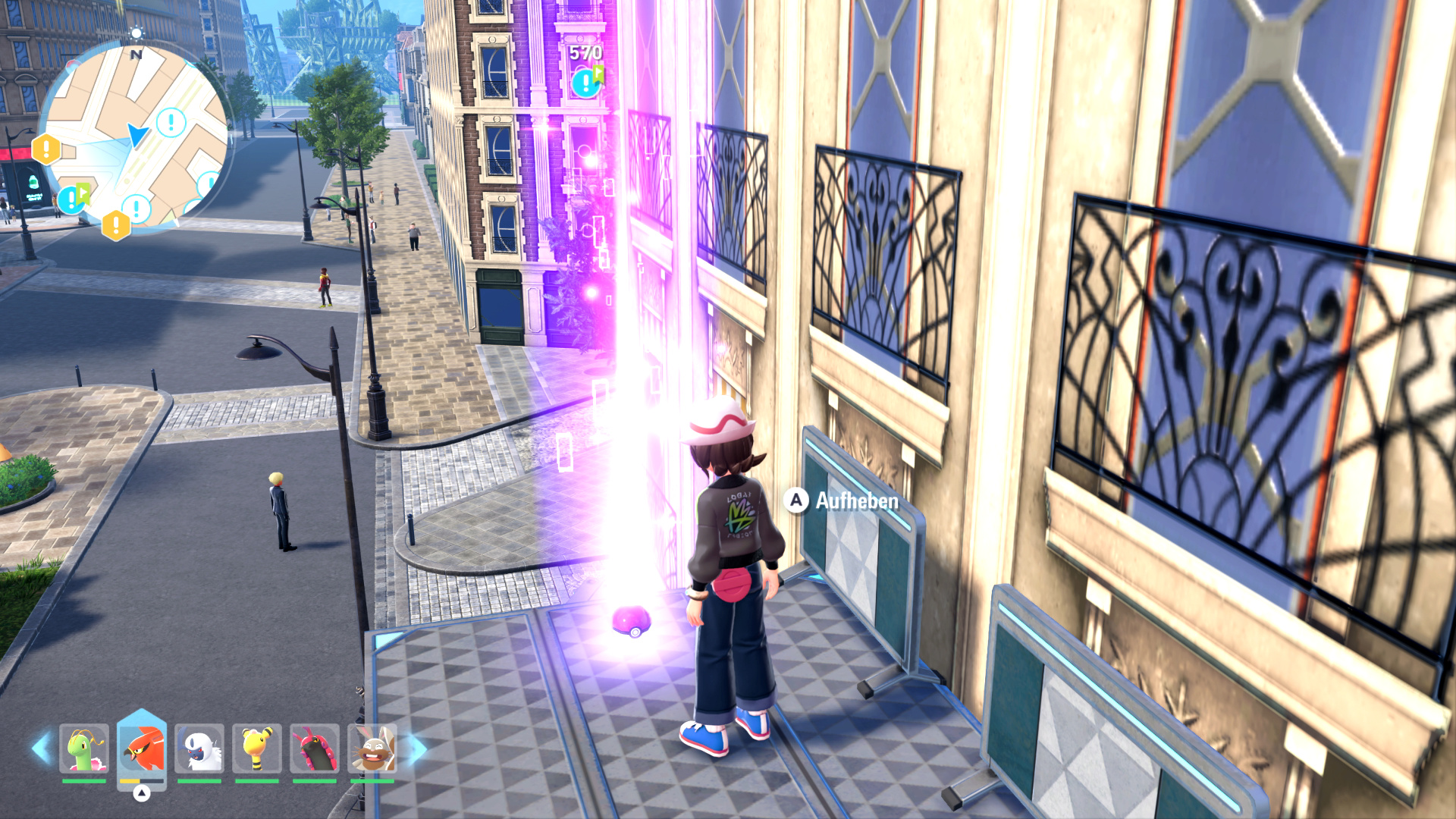Choose Diggersby in the party bar

(372, 748)
